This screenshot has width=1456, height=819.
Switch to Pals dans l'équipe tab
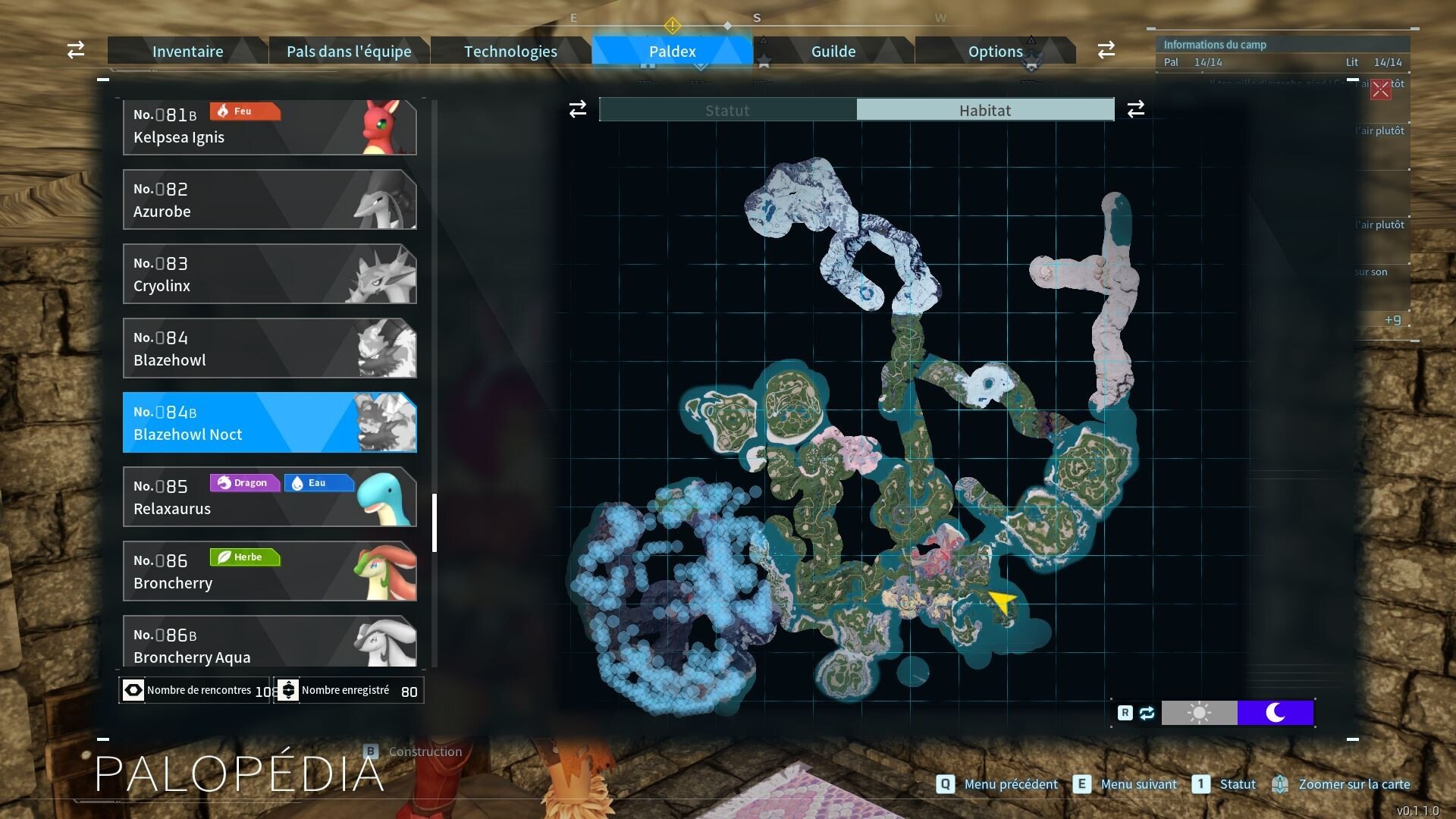click(349, 51)
